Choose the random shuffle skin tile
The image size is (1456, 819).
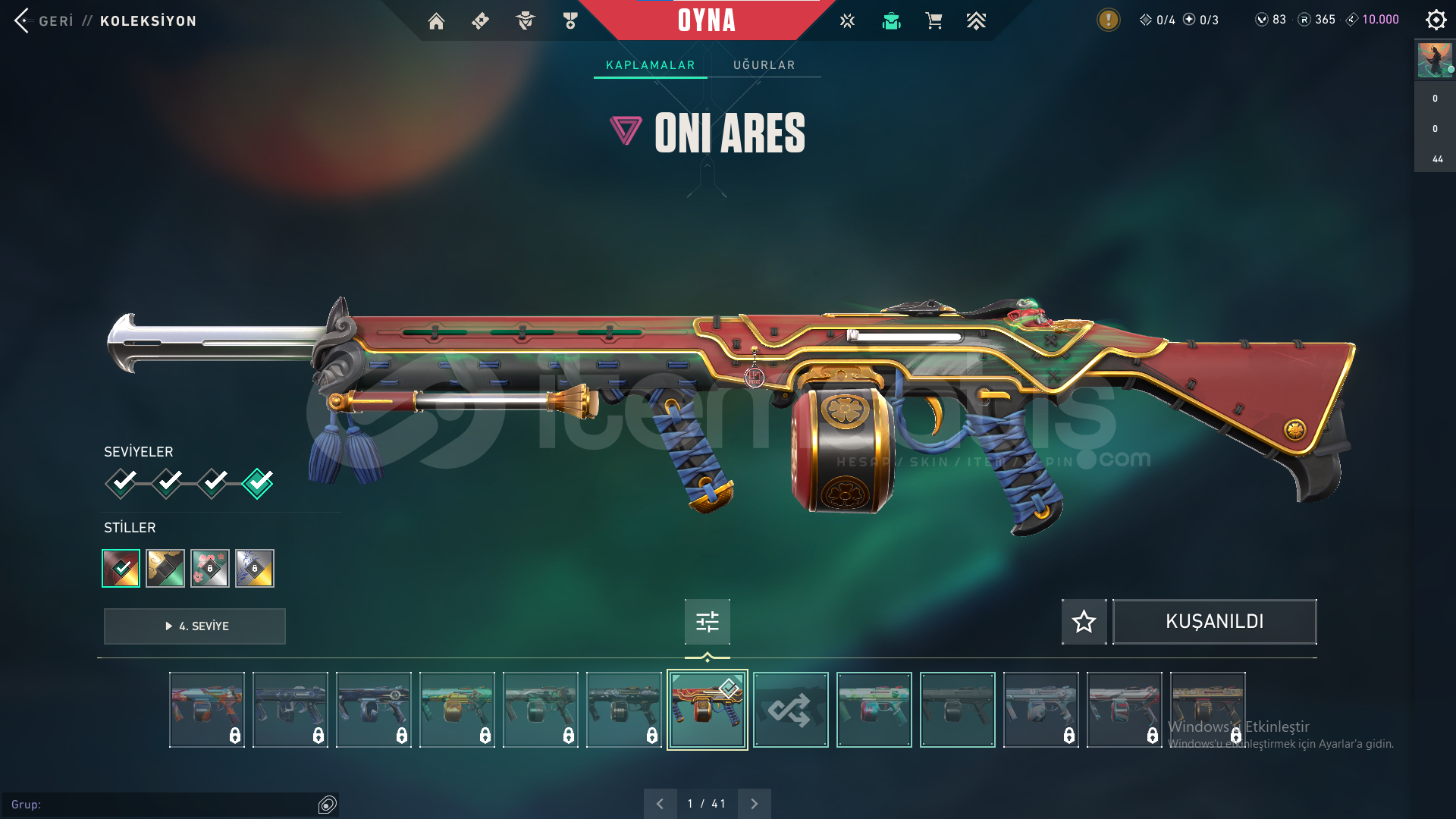coord(790,710)
